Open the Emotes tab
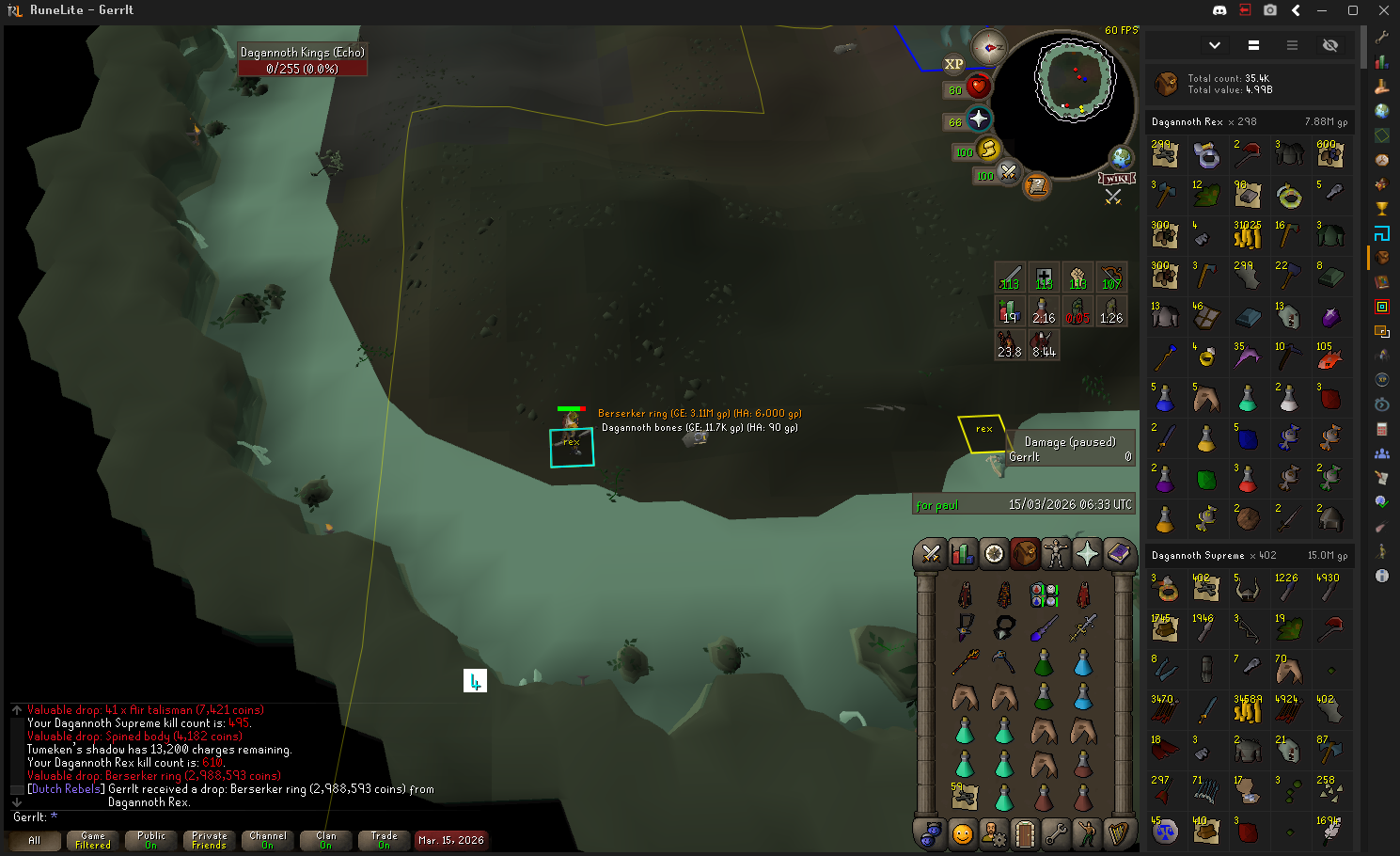1400x856 pixels. [x=1087, y=833]
